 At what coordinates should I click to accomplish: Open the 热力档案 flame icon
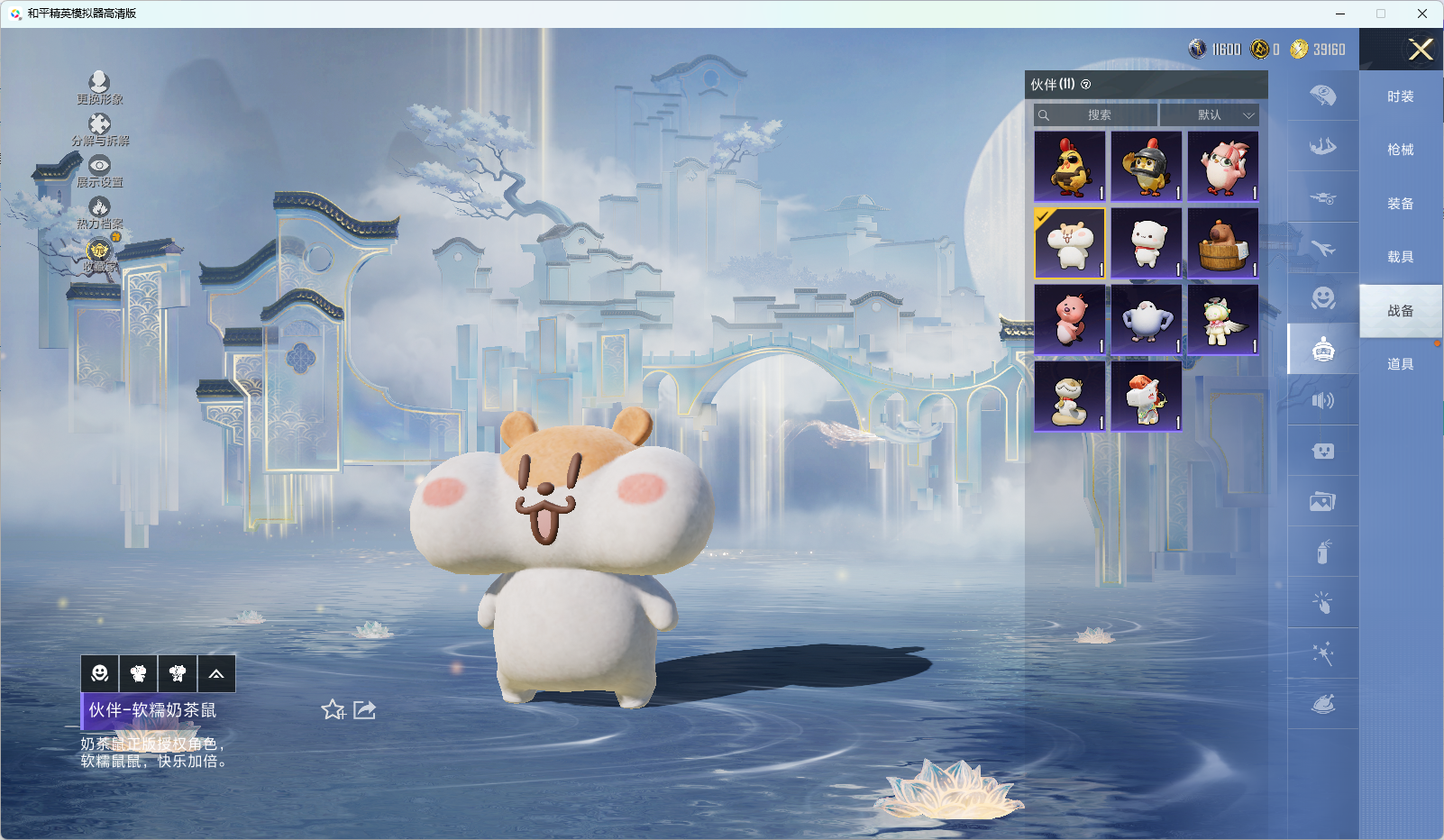click(99, 209)
